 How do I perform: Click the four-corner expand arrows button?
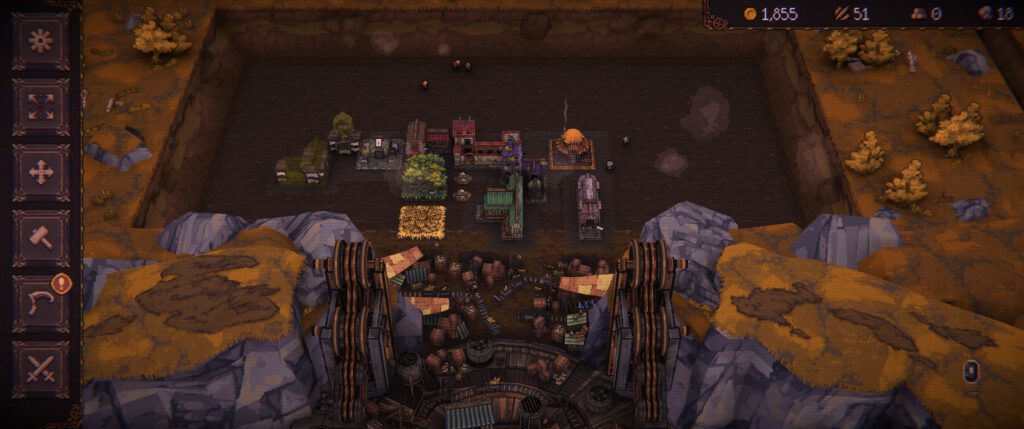pyautogui.click(x=41, y=106)
